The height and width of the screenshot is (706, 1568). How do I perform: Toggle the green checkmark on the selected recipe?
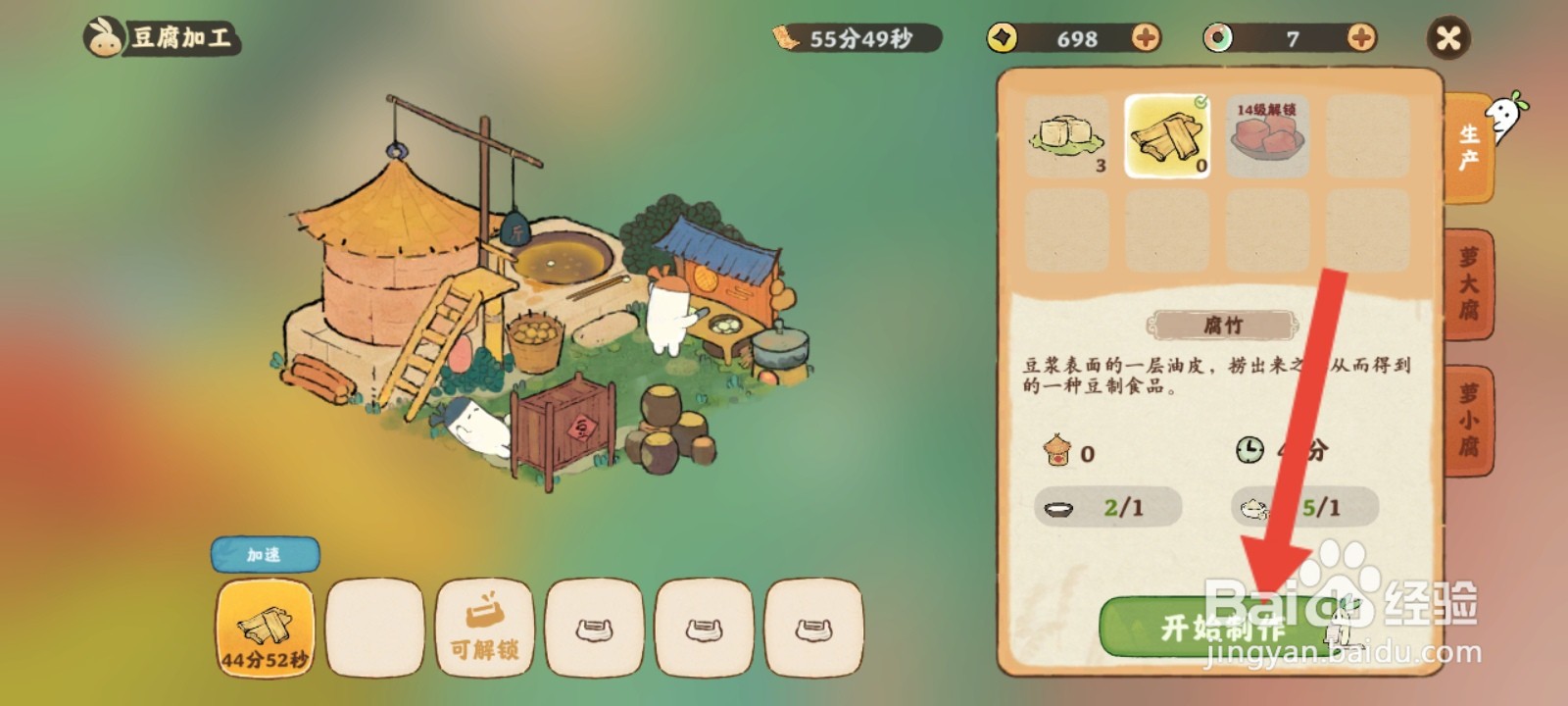click(x=1202, y=99)
